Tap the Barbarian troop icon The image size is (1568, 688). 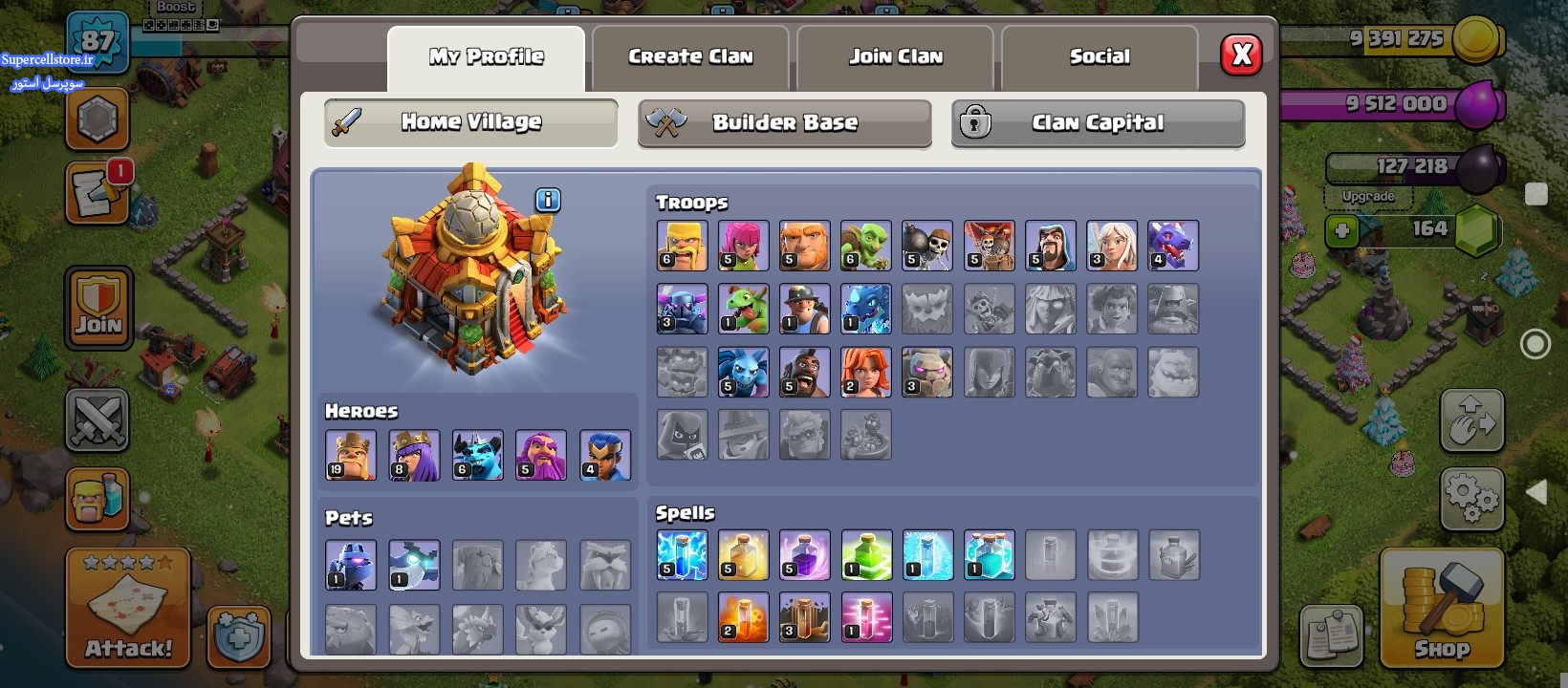[682, 246]
